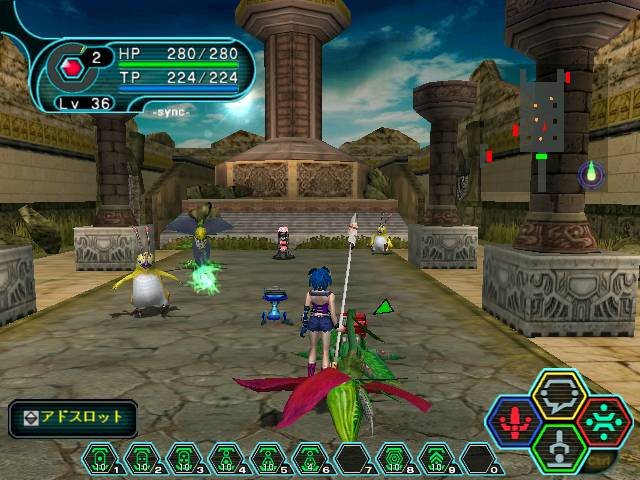Activate the double-chevron icon in slot 9
This screenshot has height=480, width=640.
pos(435,459)
